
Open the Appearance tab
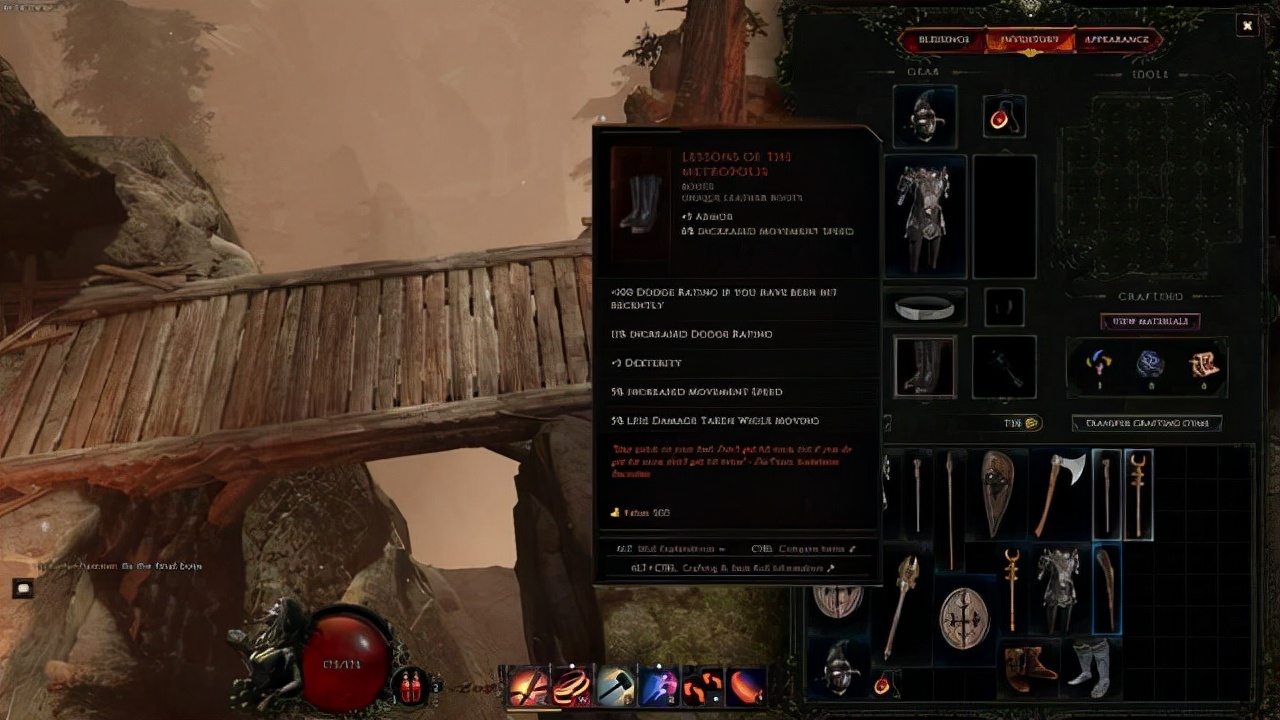(x=1117, y=40)
